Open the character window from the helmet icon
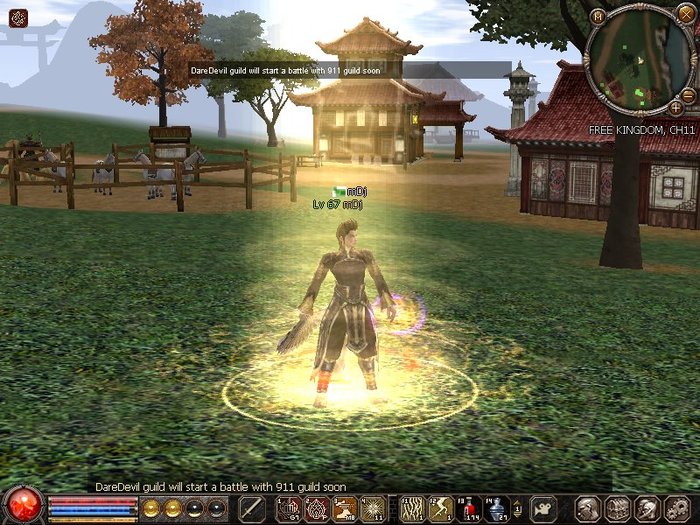Image resolution: width=700 pixels, height=525 pixels. click(589, 507)
